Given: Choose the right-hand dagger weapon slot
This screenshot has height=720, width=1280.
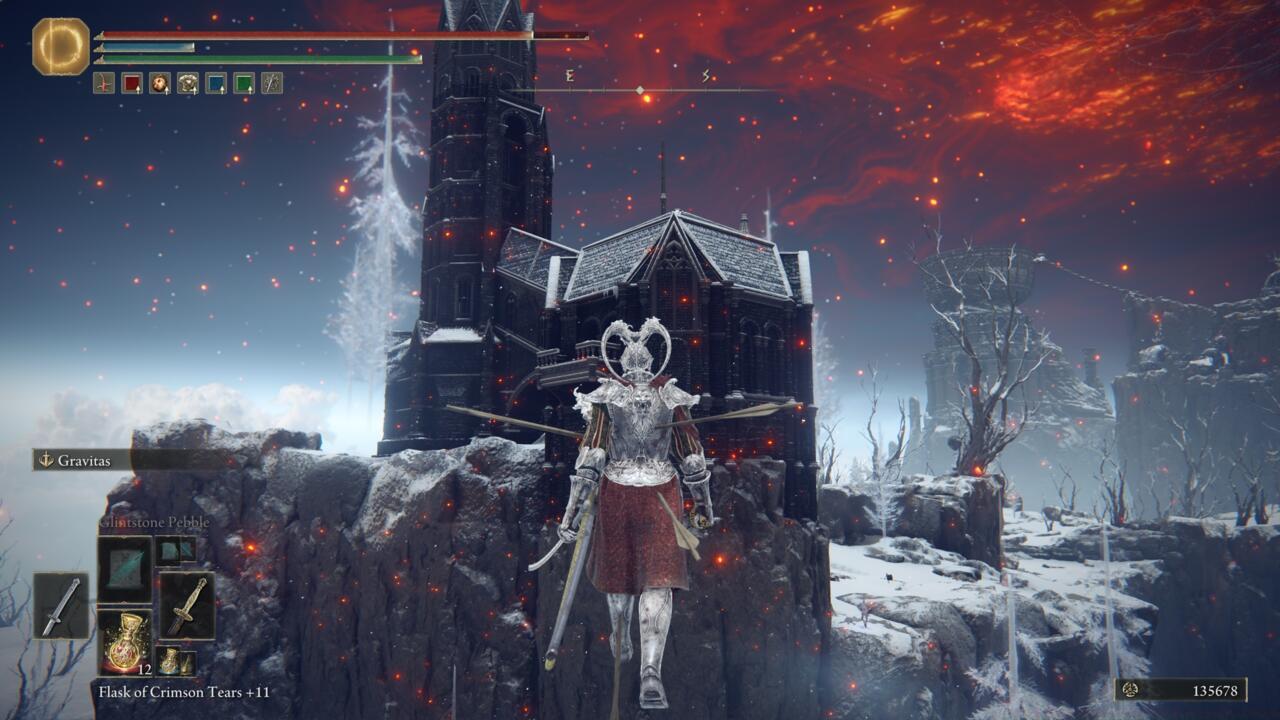Looking at the screenshot, I should click(187, 605).
